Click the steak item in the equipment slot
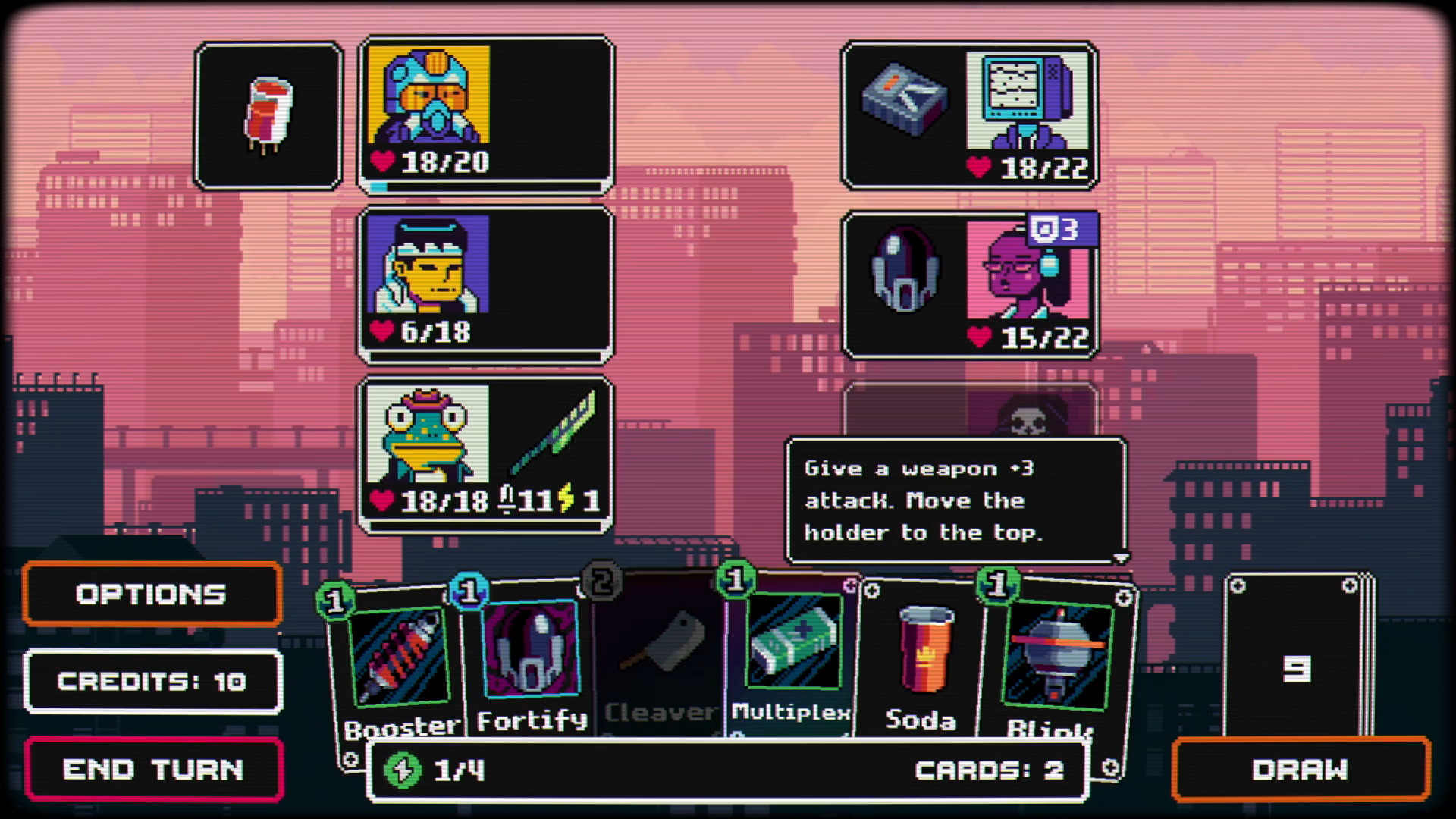The width and height of the screenshot is (1456, 819). pos(268,114)
